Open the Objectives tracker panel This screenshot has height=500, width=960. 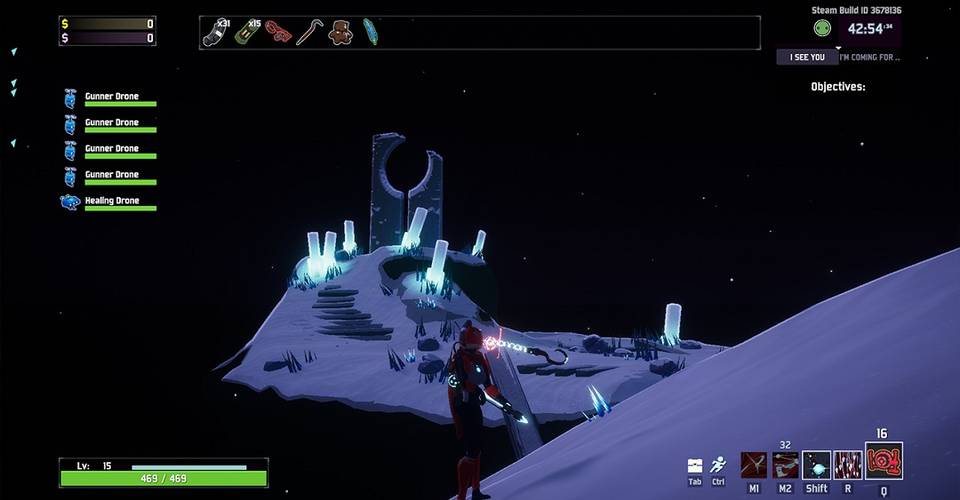(x=838, y=87)
